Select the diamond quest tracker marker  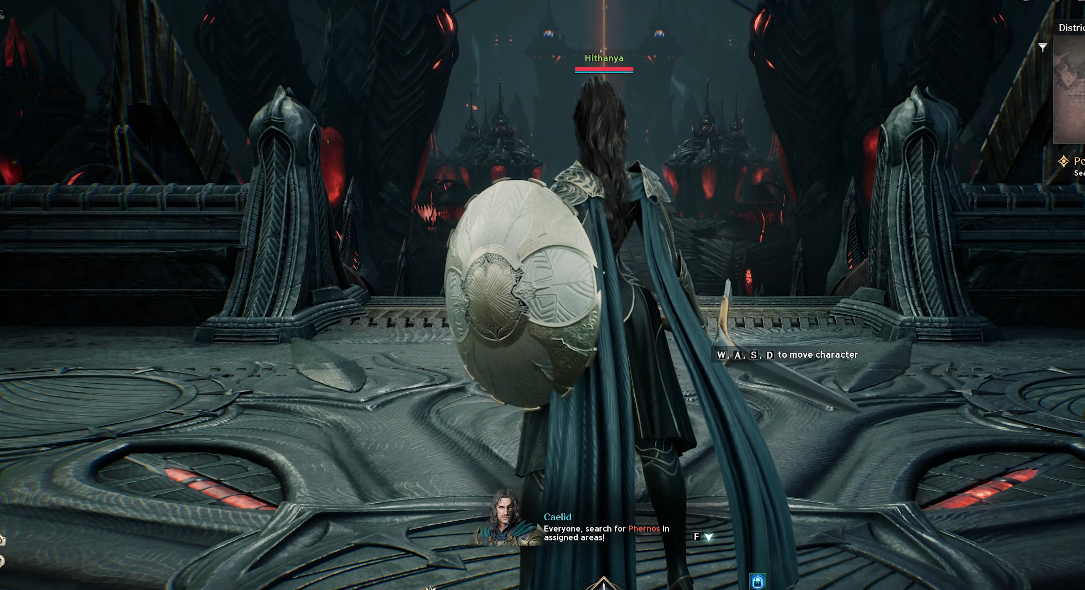(1063, 161)
